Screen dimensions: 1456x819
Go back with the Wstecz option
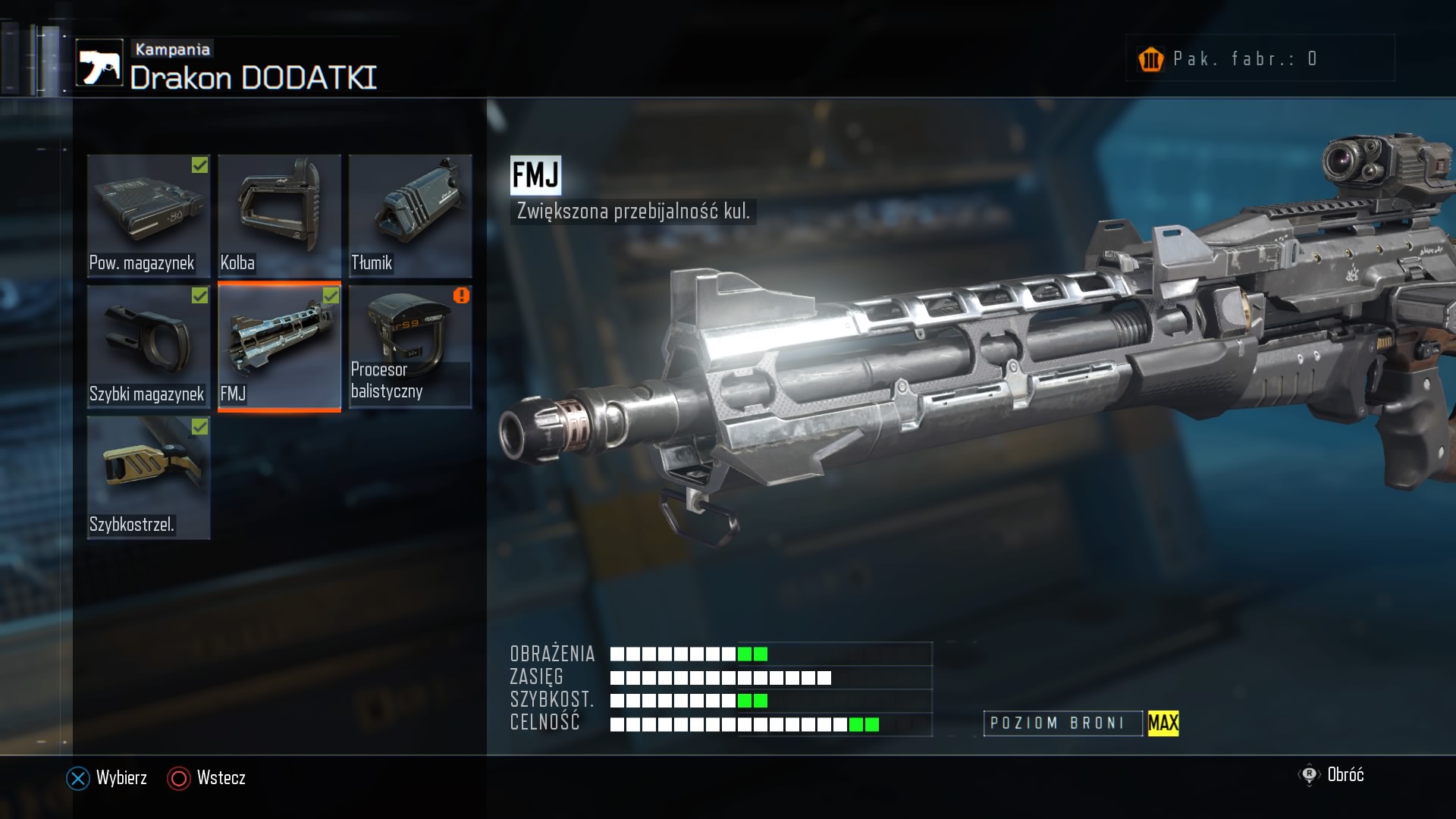(207, 778)
